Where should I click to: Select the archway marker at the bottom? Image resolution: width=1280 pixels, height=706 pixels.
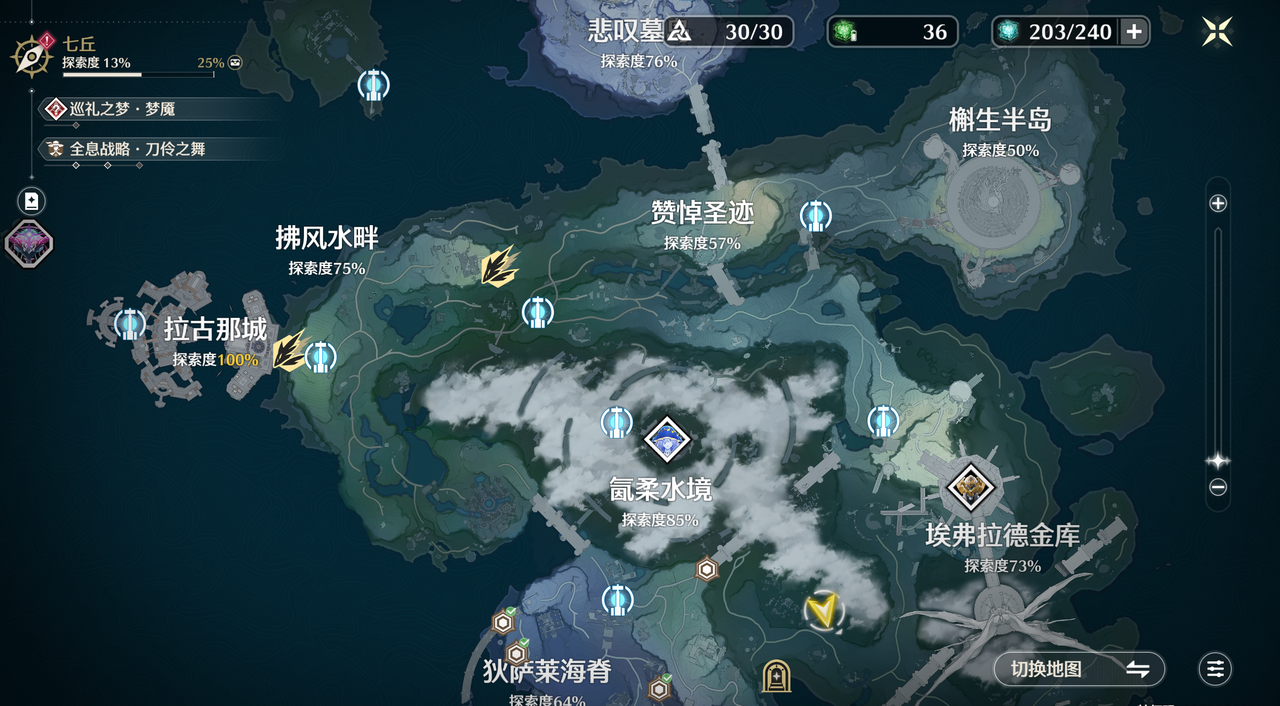coord(776,677)
